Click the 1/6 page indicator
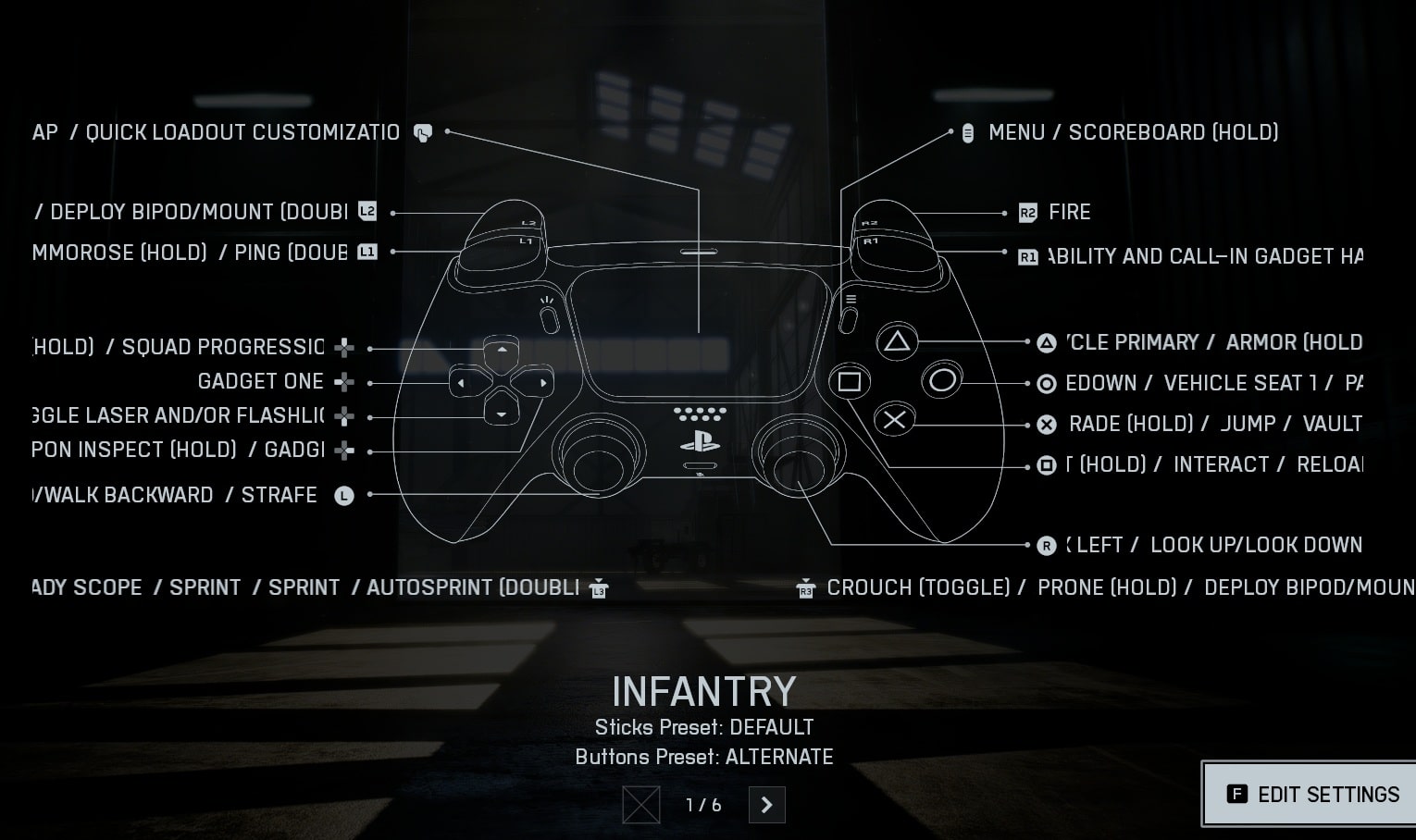The image size is (1416, 840). pos(702,805)
